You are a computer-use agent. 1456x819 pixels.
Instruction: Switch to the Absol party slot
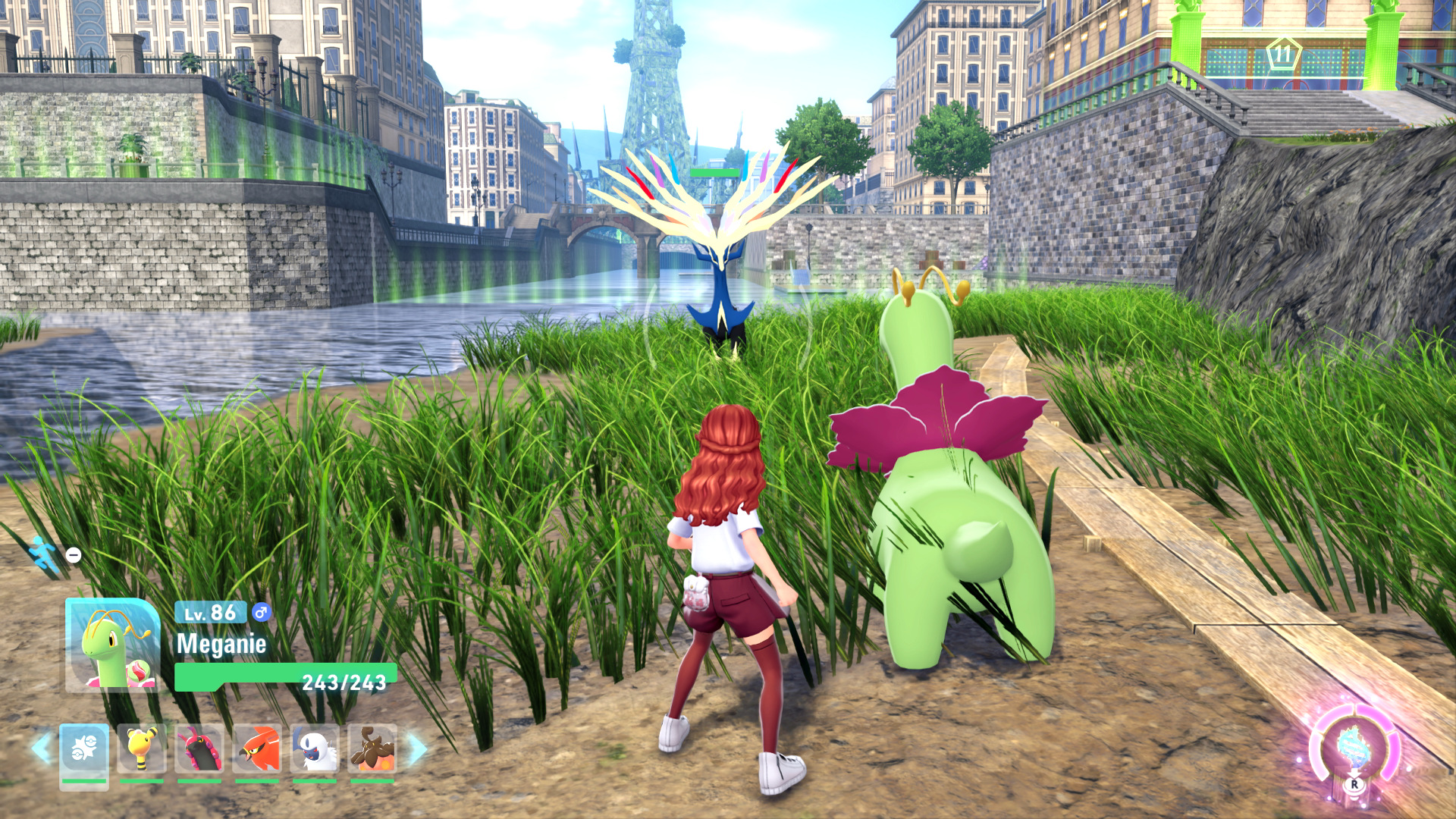coord(315,749)
